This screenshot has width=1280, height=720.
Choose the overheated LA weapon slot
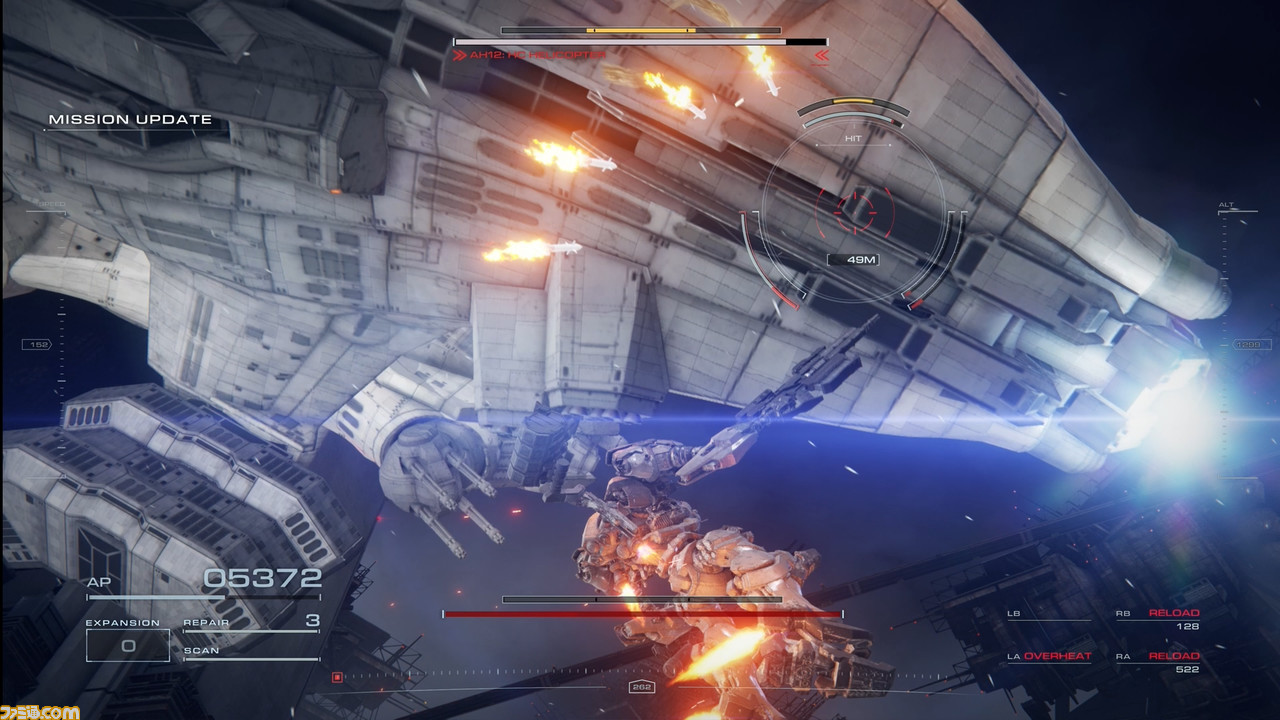click(1048, 657)
